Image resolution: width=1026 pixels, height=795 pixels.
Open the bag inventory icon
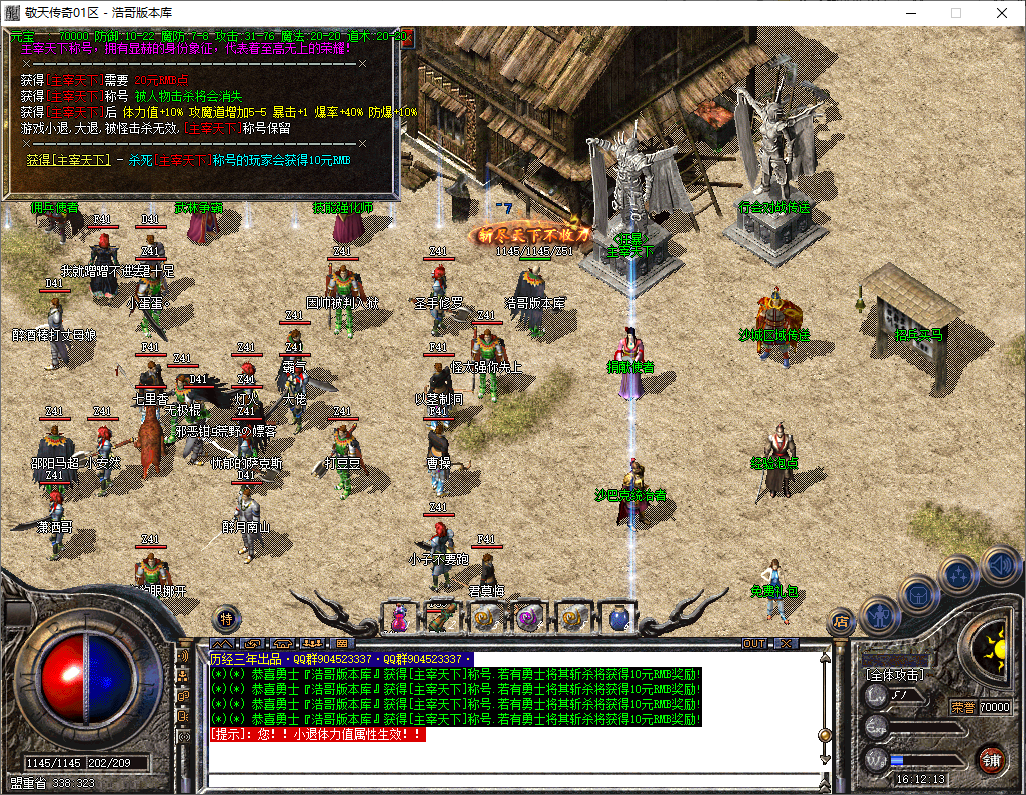pos(919,594)
